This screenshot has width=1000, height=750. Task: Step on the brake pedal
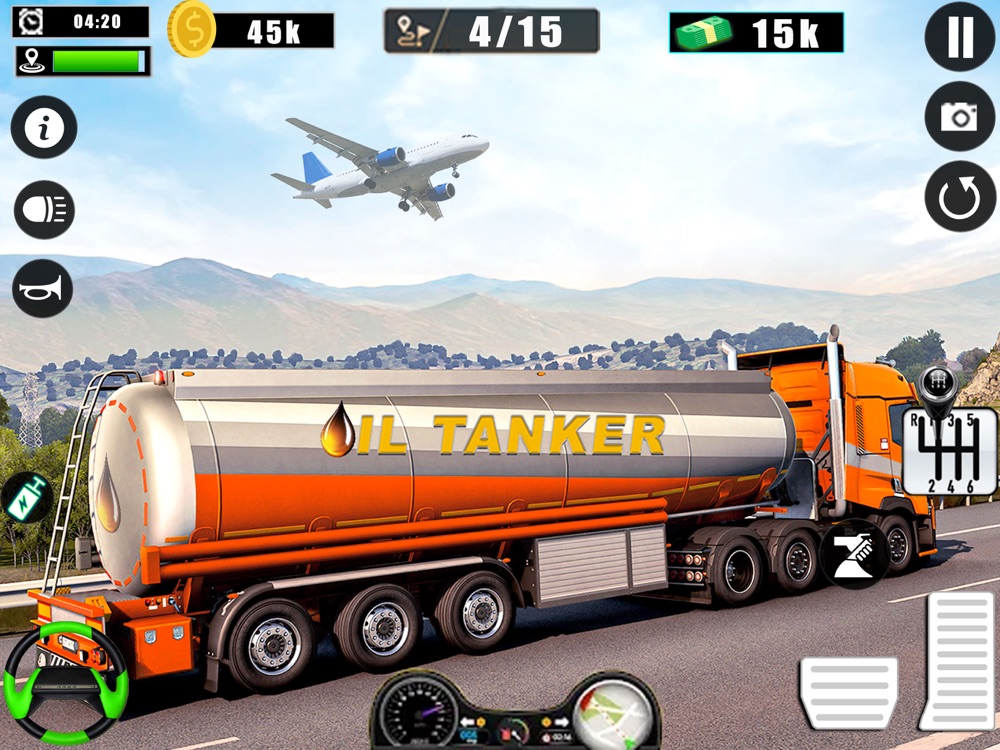[848, 692]
